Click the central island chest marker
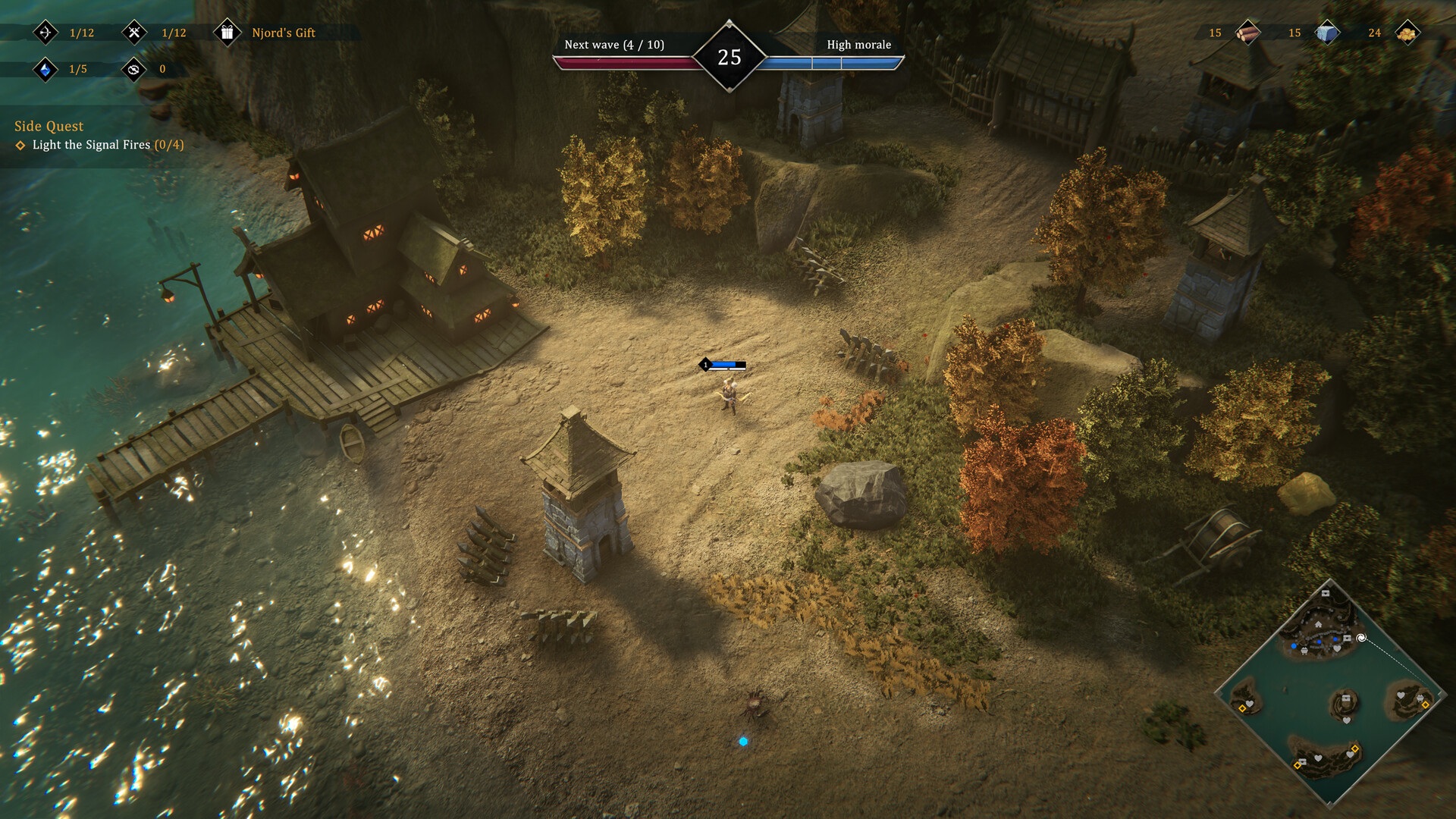Viewport: 1456px width, 819px height. coord(1346,698)
